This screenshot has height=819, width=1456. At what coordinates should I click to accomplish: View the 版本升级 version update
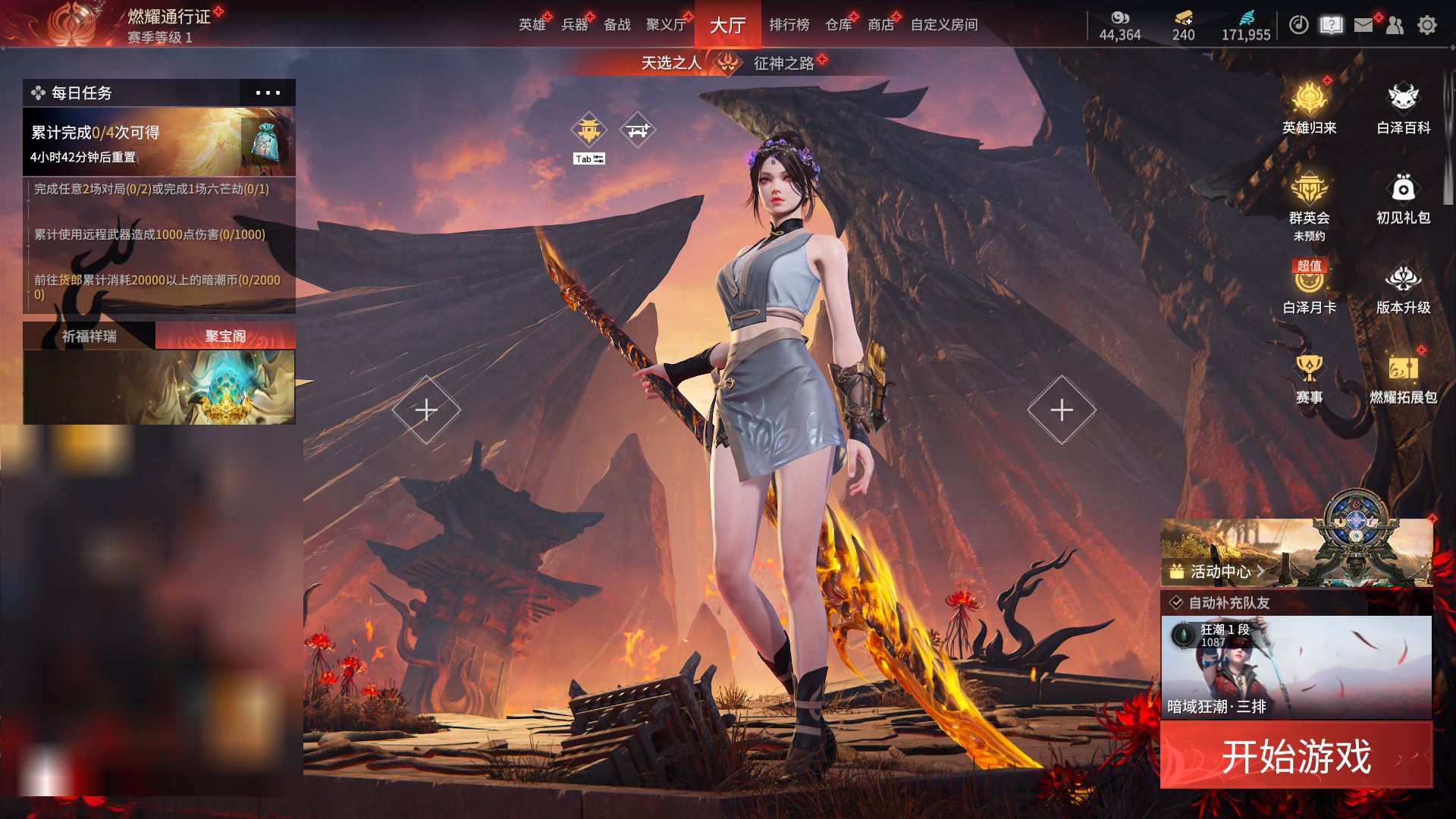coord(1403,288)
